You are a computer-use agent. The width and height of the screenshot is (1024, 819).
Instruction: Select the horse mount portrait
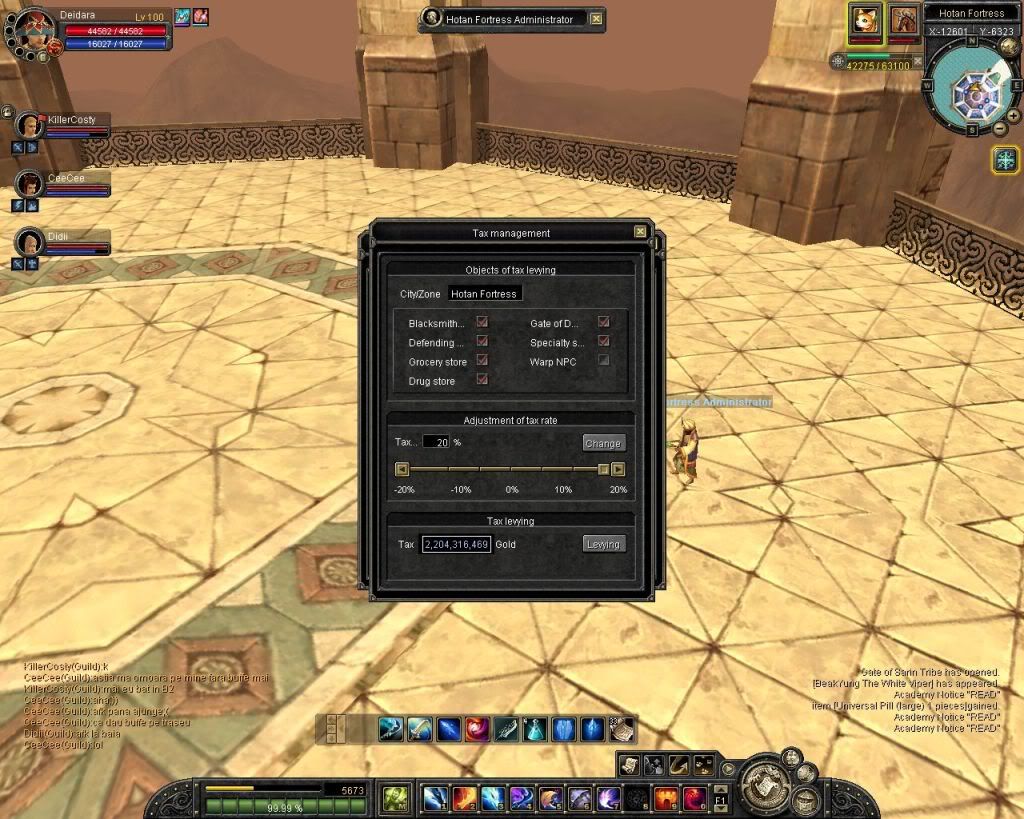coord(904,19)
